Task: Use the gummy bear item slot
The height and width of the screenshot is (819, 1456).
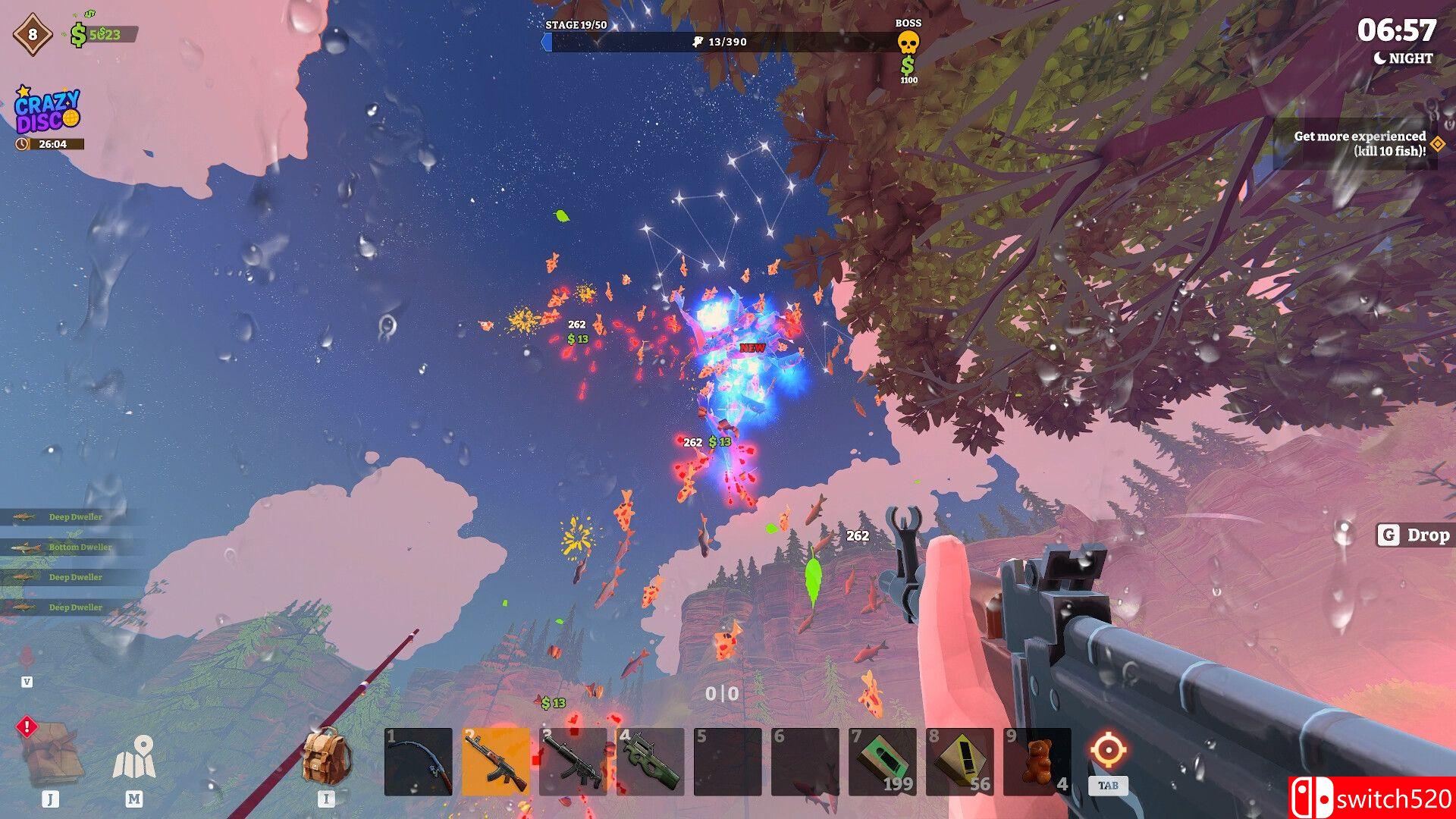Action: (1037, 762)
